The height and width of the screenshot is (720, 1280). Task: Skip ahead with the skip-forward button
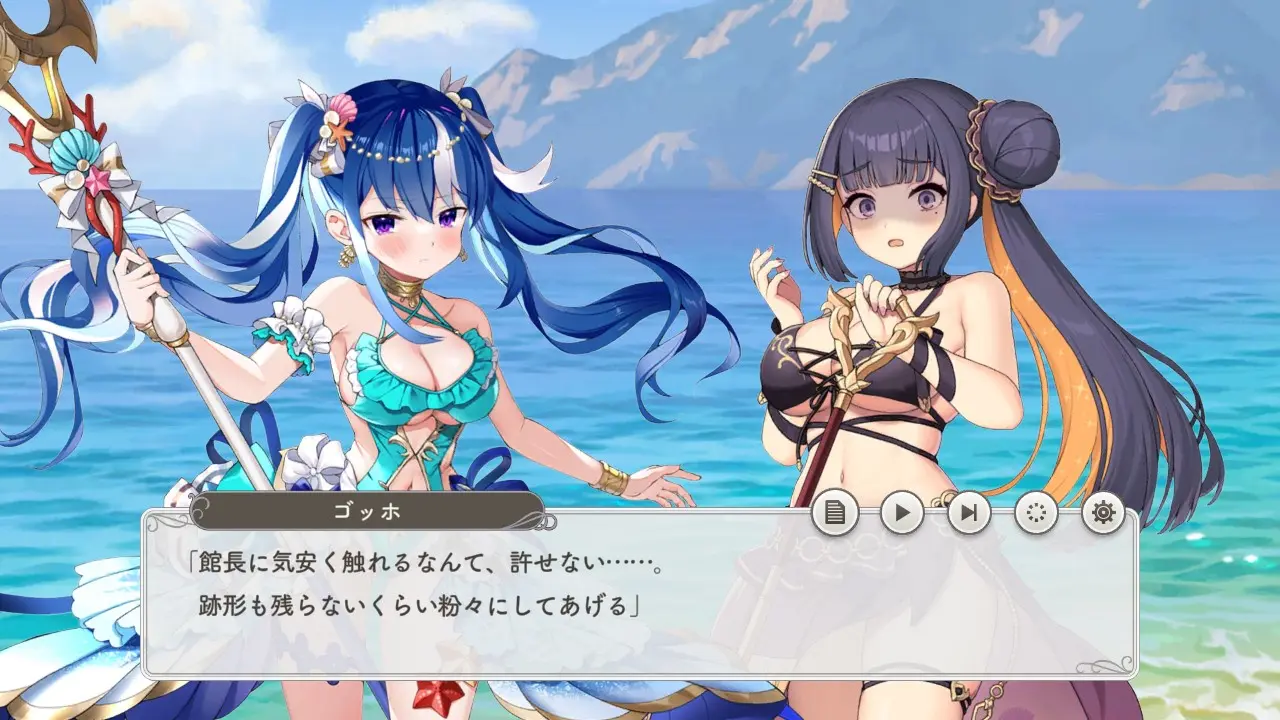pyautogui.click(x=969, y=514)
